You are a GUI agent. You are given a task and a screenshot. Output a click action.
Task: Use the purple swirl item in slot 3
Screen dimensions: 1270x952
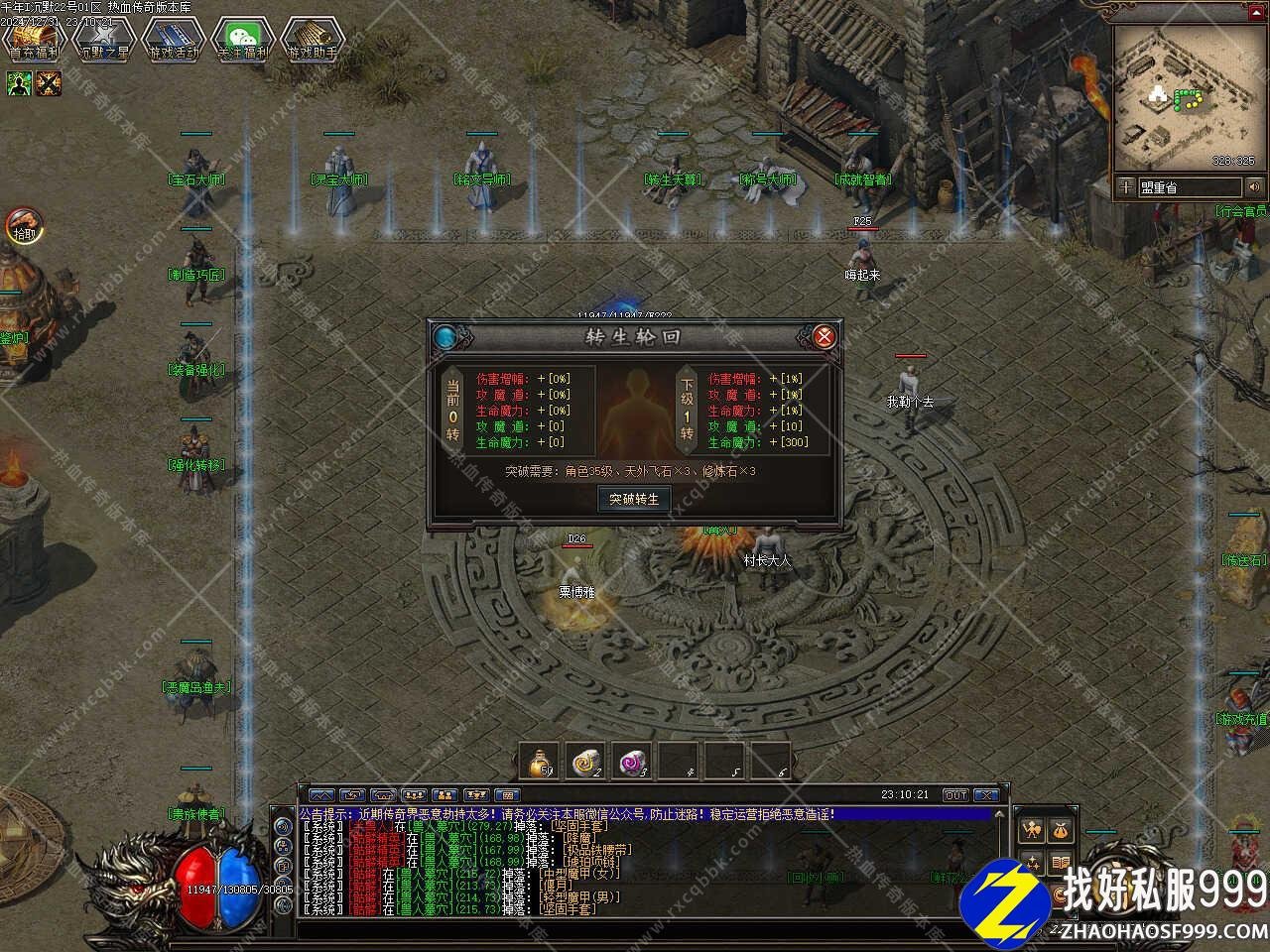pyautogui.click(x=631, y=762)
